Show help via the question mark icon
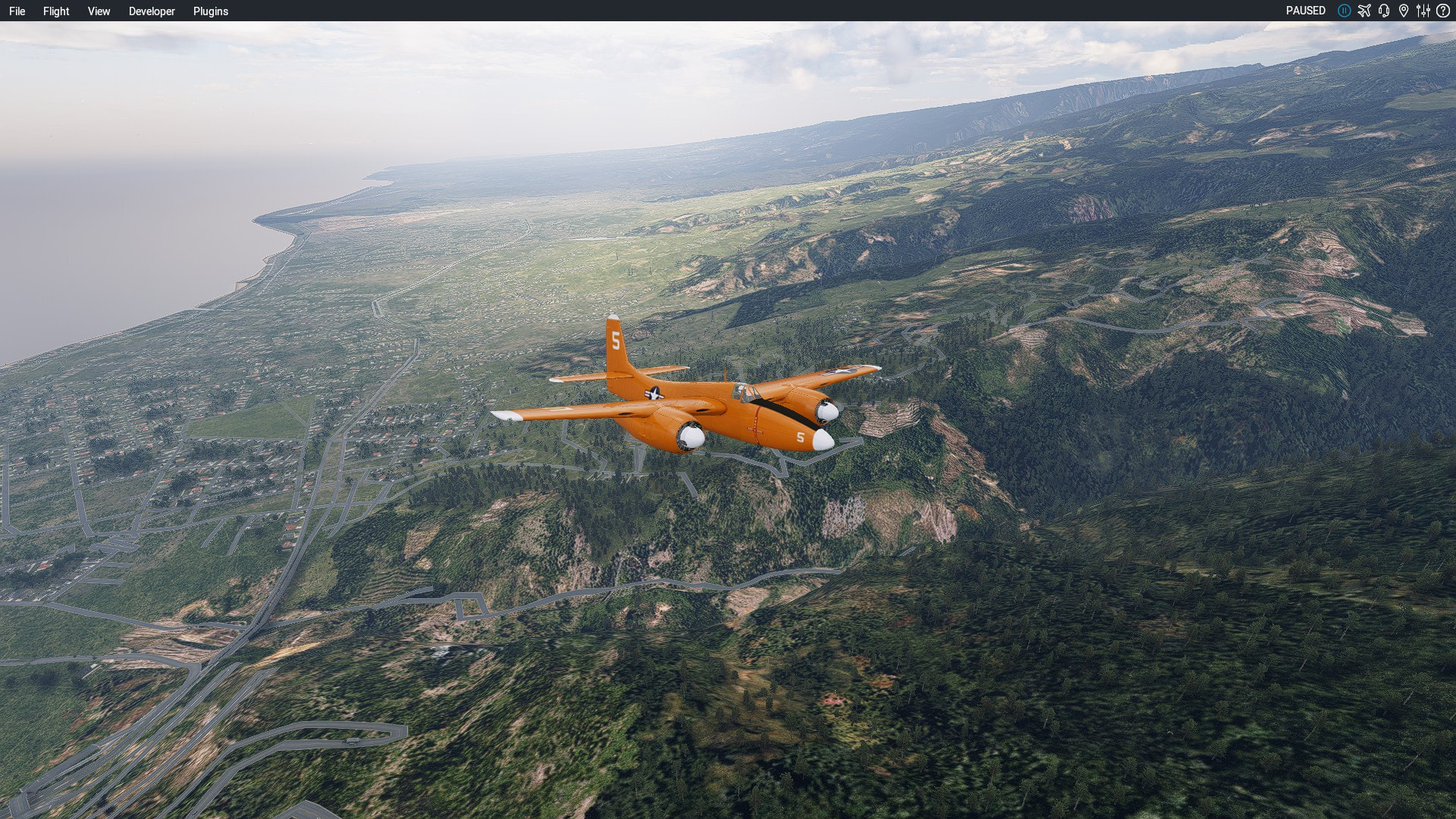Image resolution: width=1456 pixels, height=819 pixels. pyautogui.click(x=1443, y=11)
